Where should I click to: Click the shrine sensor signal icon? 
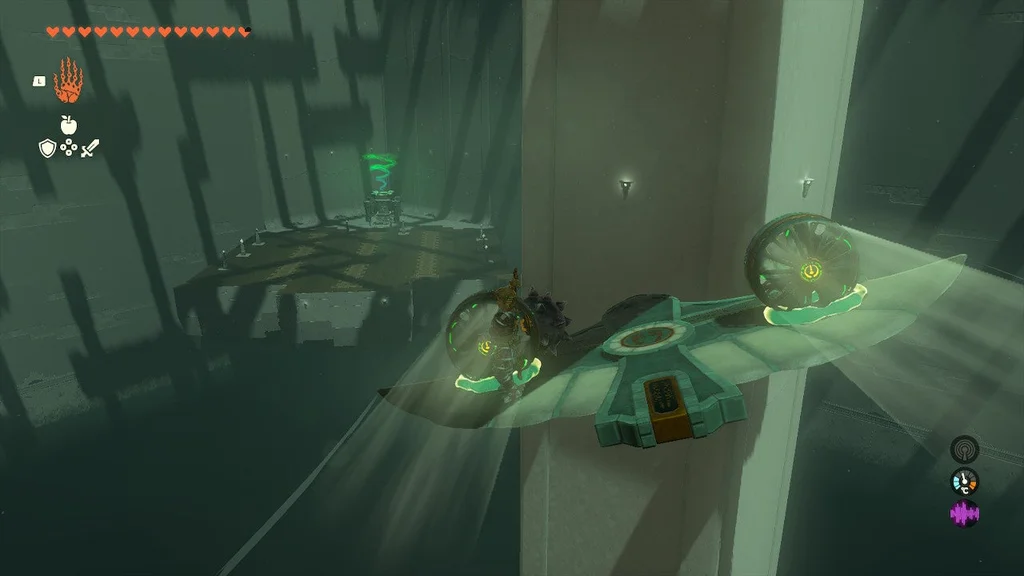(964, 448)
